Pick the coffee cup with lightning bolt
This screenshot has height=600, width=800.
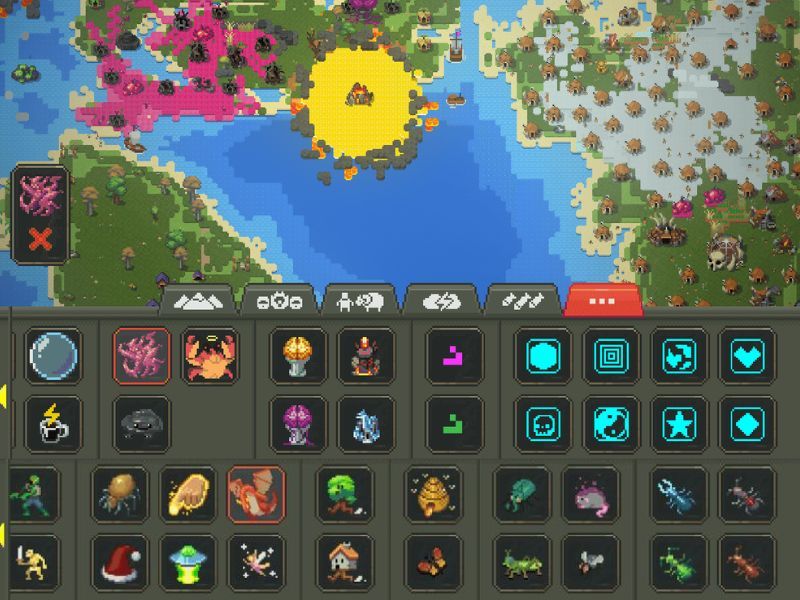52,423
